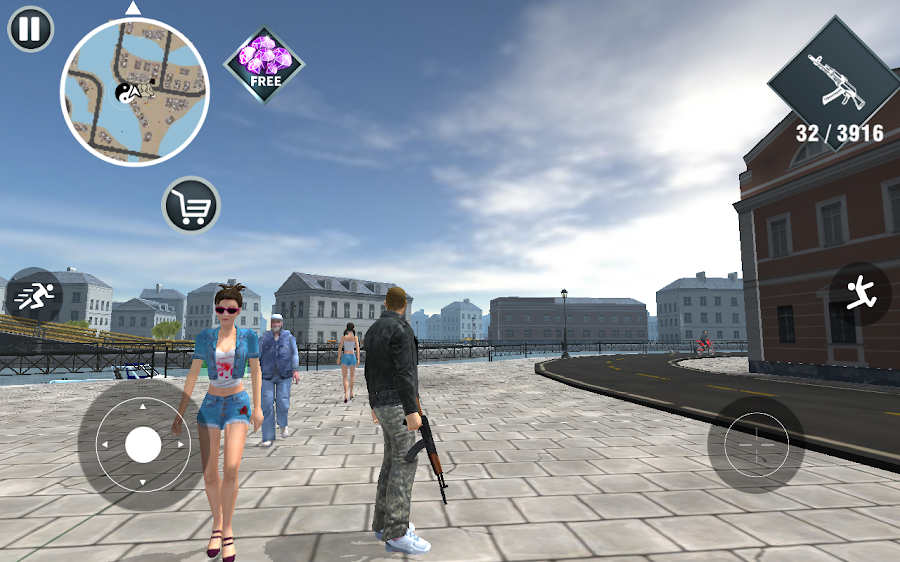The width and height of the screenshot is (900, 562).
Task: Fire using the crosshair button
Action: [756, 444]
